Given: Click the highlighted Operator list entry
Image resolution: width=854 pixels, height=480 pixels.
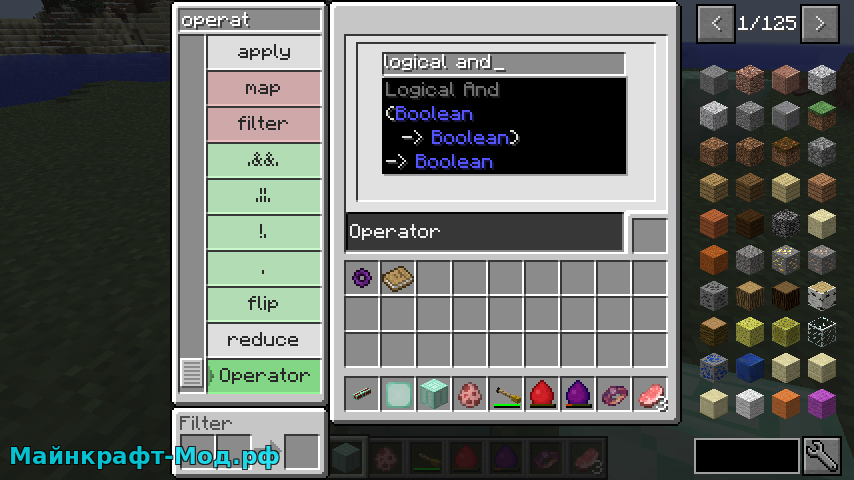Looking at the screenshot, I should click(264, 376).
